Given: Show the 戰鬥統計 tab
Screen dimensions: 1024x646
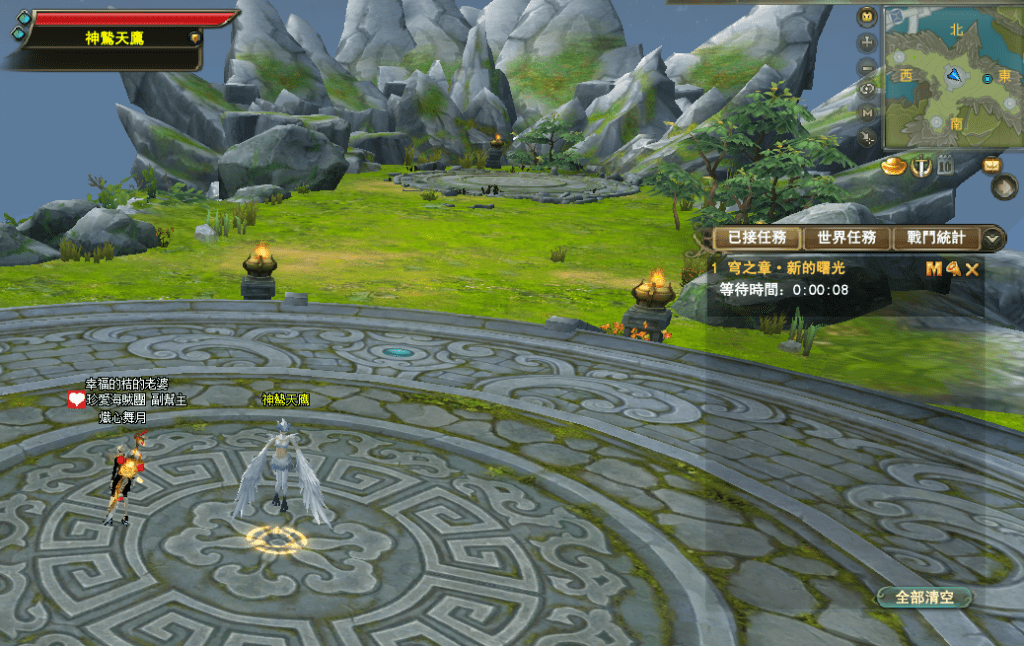Looking at the screenshot, I should pos(935,238).
